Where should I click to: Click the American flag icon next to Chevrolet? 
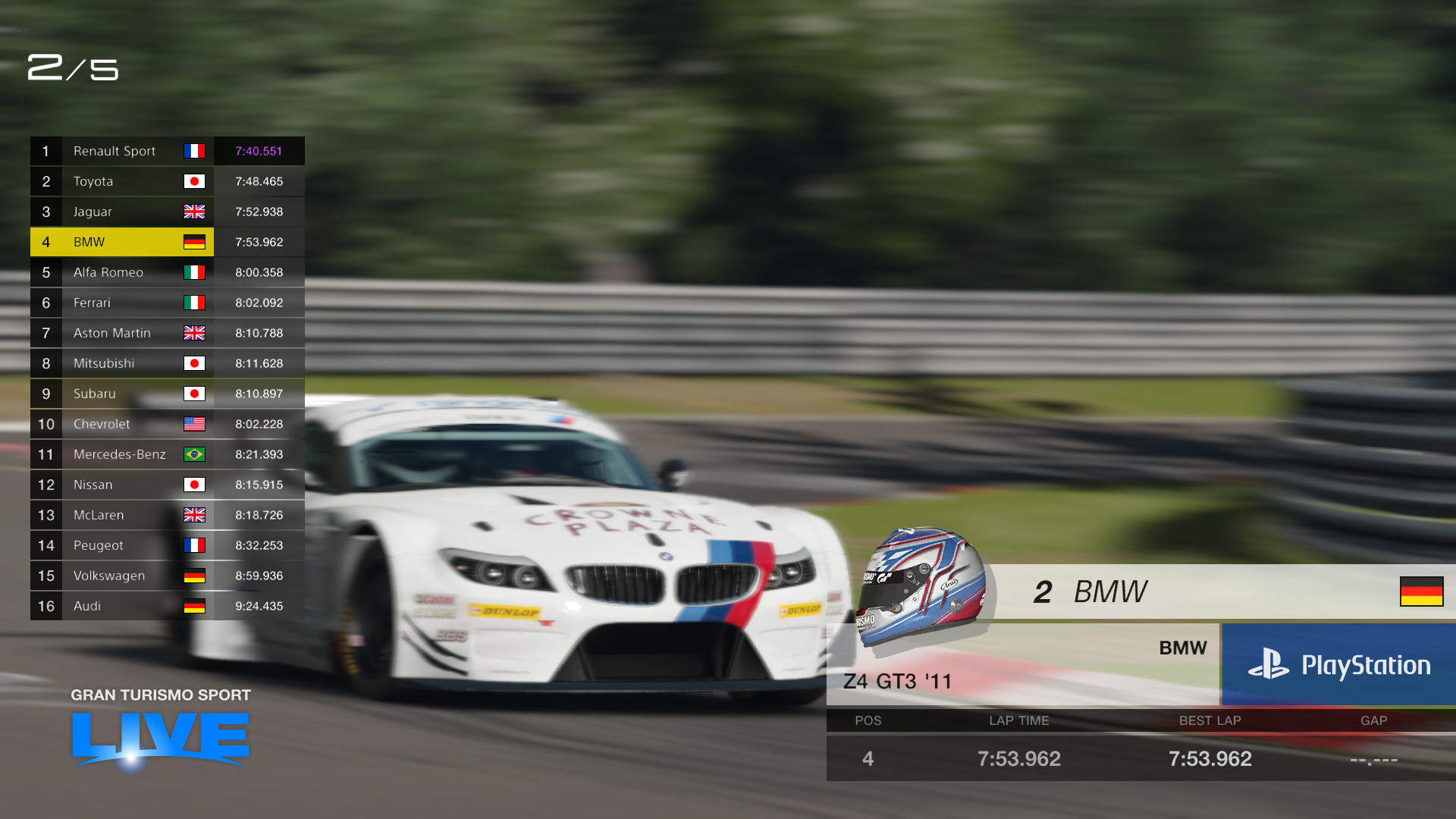click(196, 424)
